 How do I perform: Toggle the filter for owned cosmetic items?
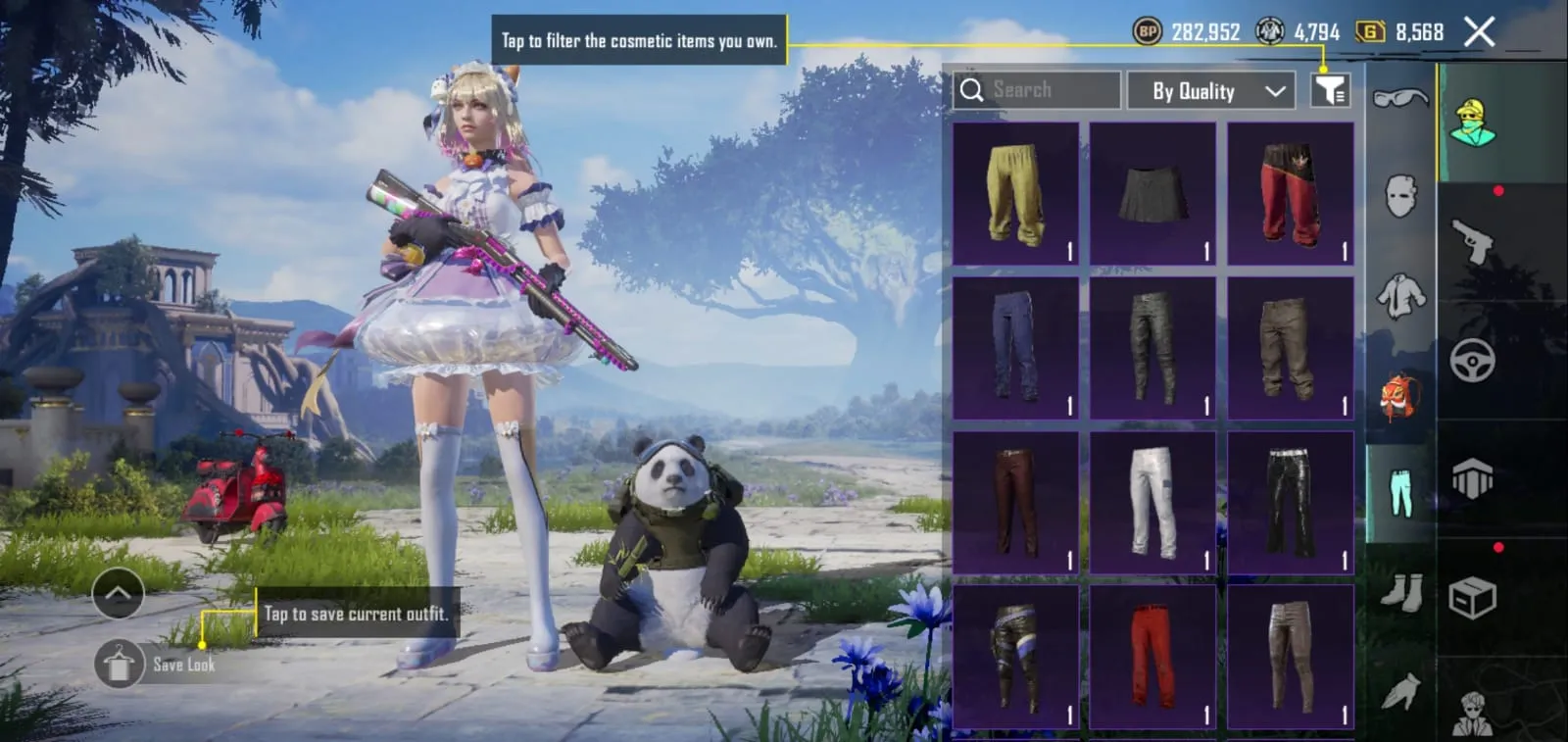tap(1330, 90)
